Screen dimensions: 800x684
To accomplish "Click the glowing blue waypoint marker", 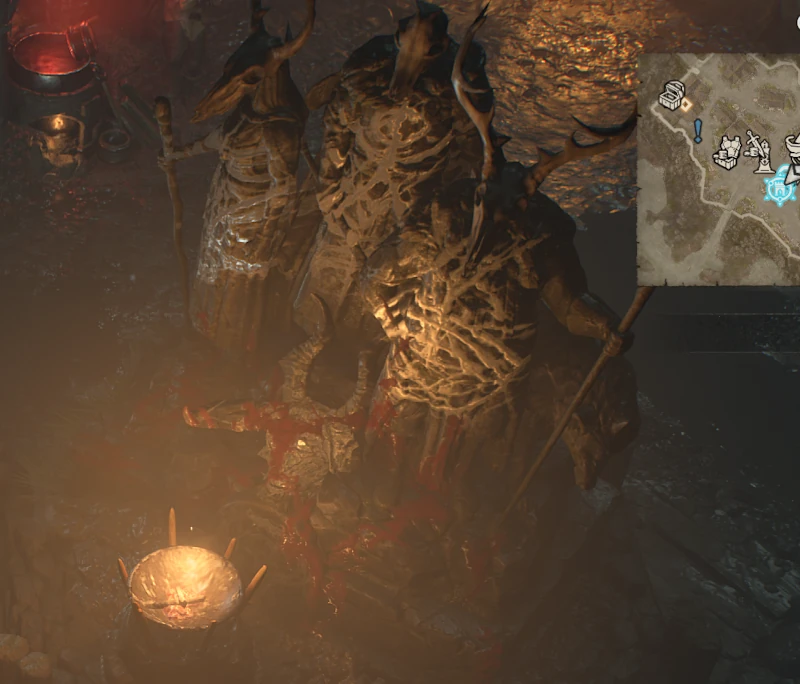I will point(779,187).
